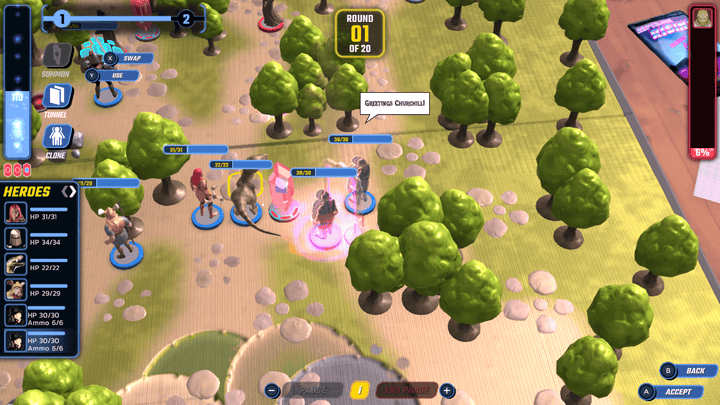Open the yellow info button
The height and width of the screenshot is (405, 720).
(361, 390)
